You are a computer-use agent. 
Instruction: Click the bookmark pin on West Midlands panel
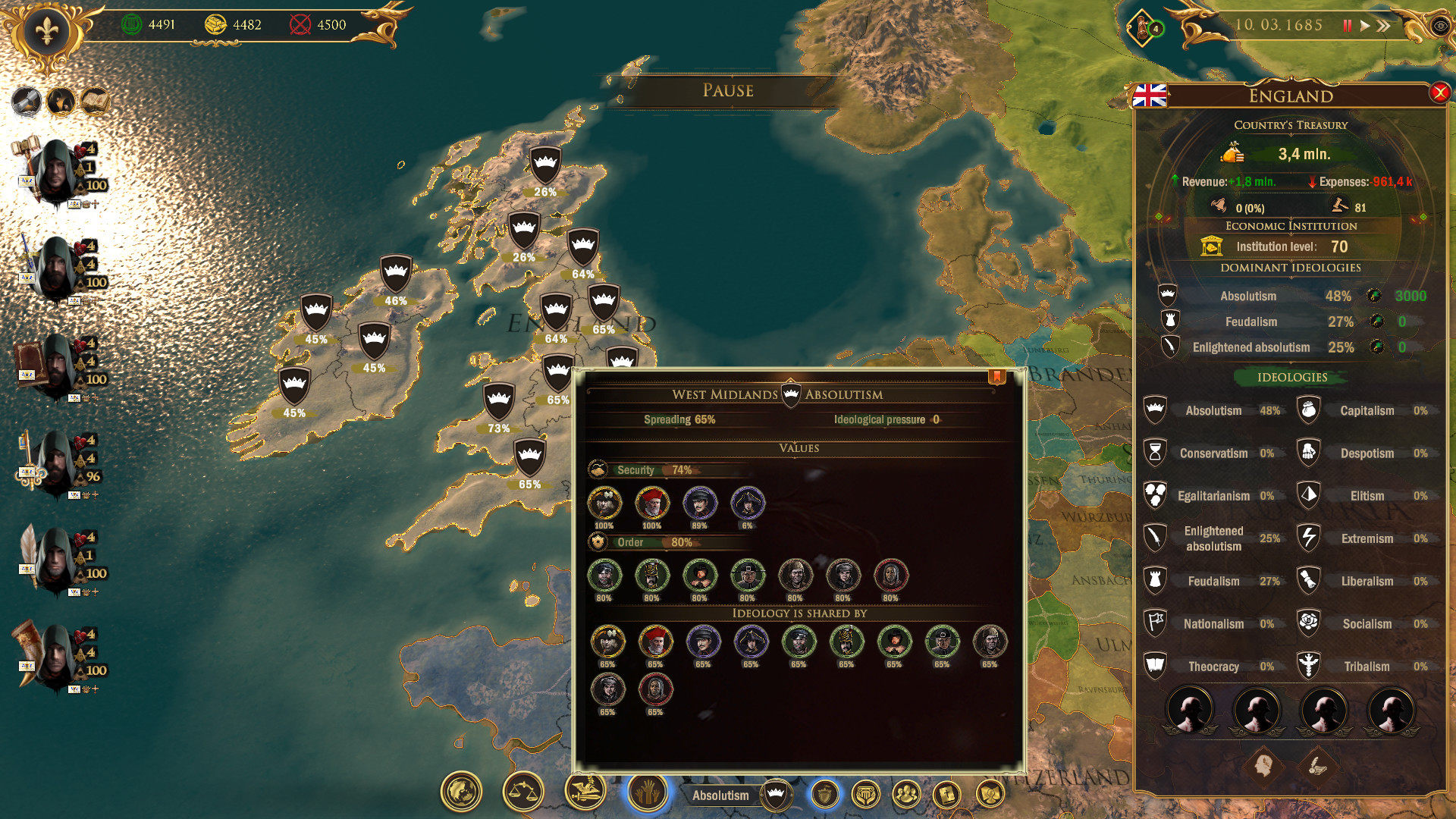click(996, 377)
